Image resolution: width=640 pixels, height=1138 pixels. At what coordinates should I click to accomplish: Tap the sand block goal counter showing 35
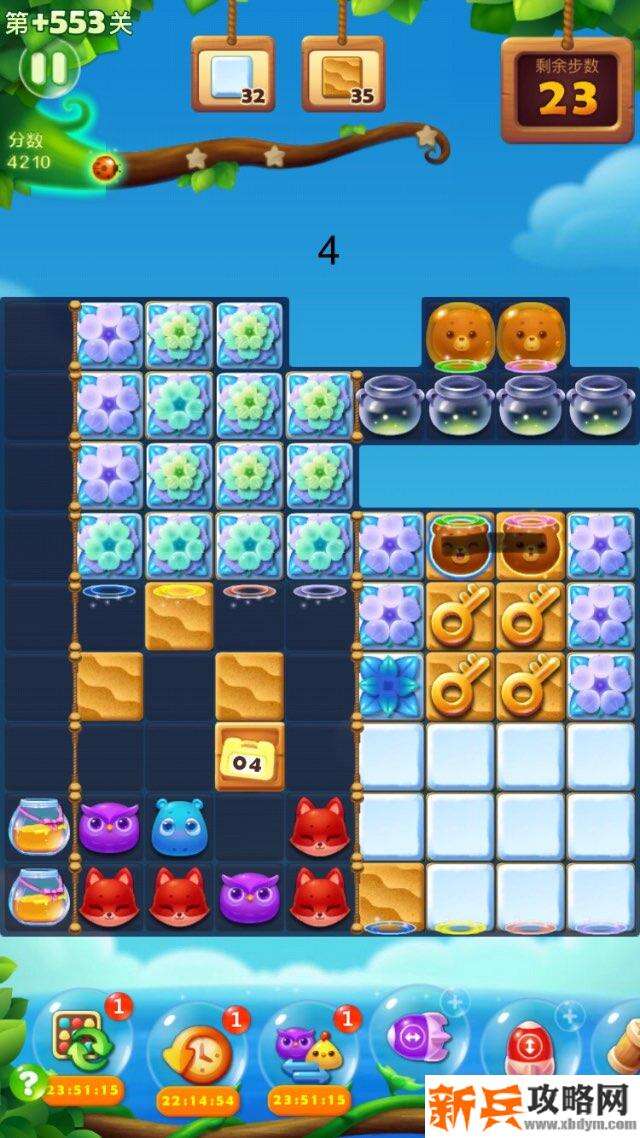(343, 72)
